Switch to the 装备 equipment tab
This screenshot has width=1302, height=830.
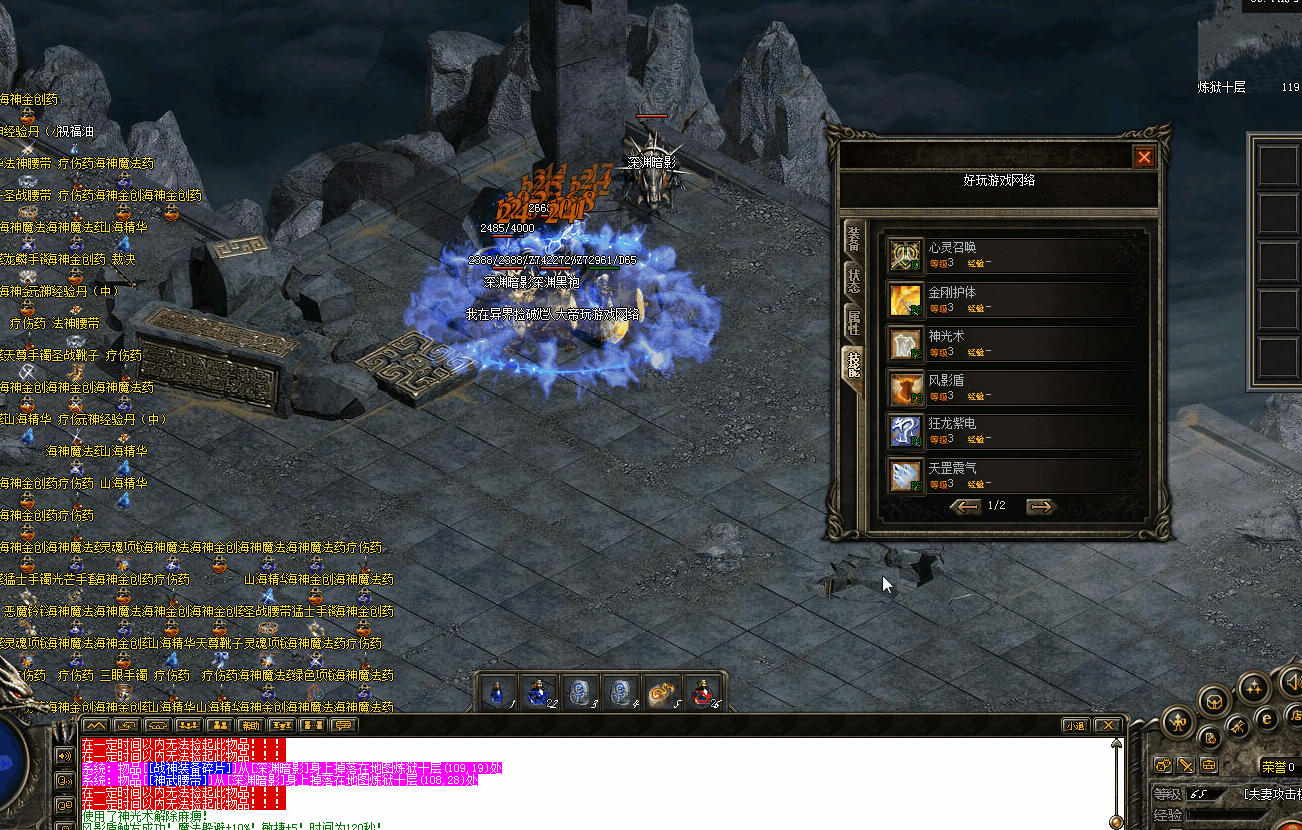pyautogui.click(x=854, y=238)
